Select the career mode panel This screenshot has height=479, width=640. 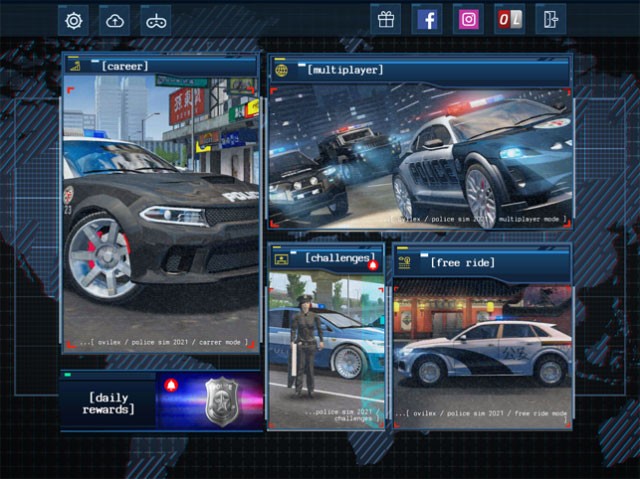[161, 205]
